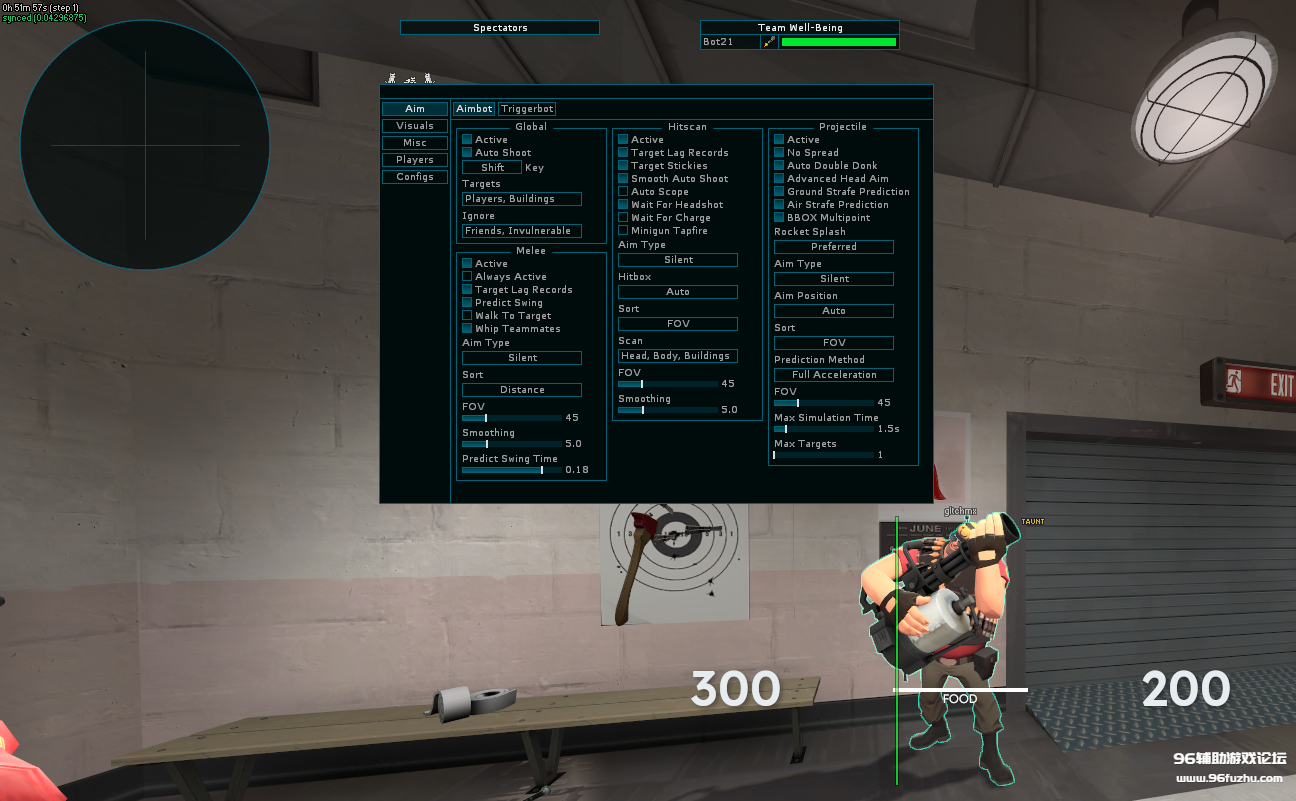Toggle the Whip Teammates checkbox
Screen dimensions: 1296x801
[x=467, y=329]
